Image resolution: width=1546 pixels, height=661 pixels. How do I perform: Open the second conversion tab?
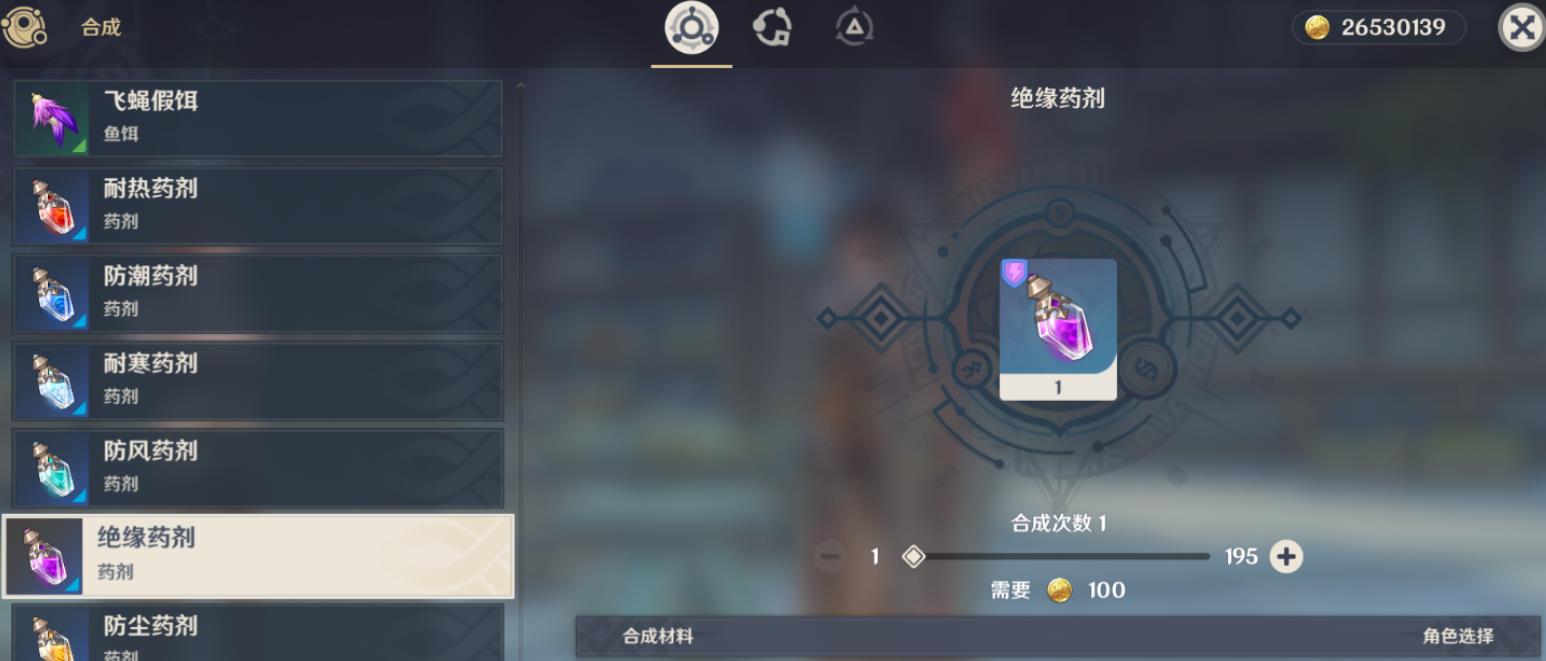click(x=773, y=28)
